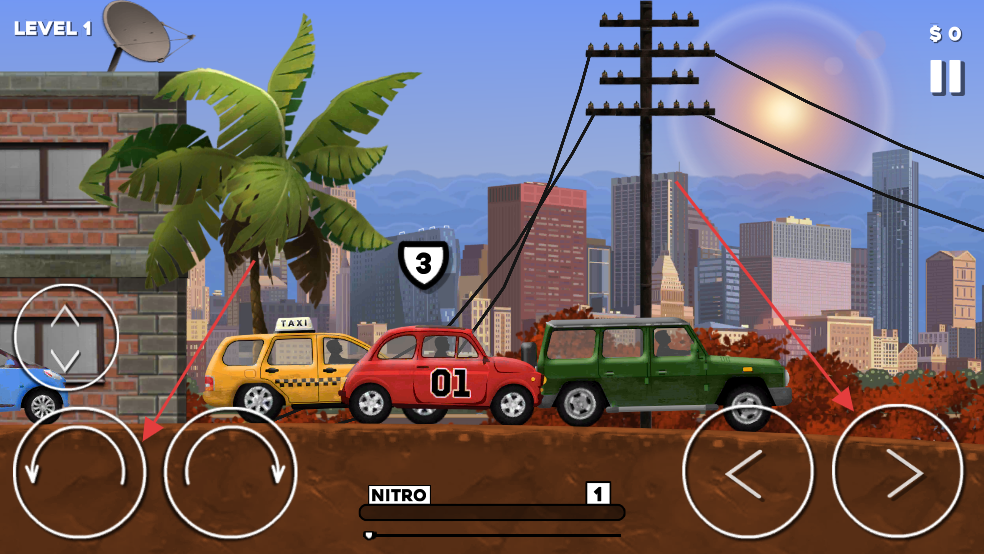Hit the left arrow brake button
This screenshot has height=554, width=984.
click(x=747, y=473)
